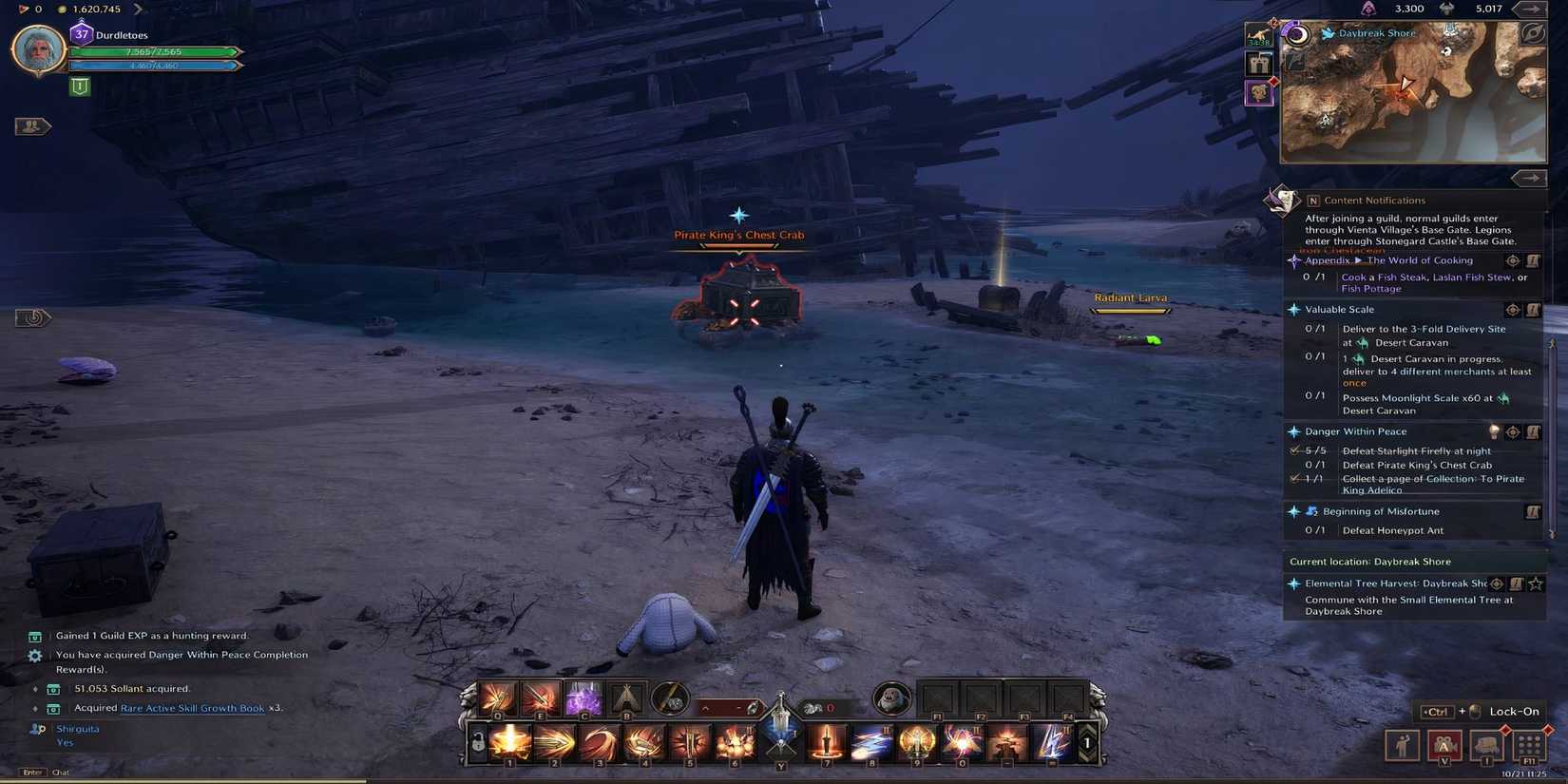The height and width of the screenshot is (784, 1568).
Task: Open the Rare Active Skill Growth Book link
Action: click(x=193, y=708)
